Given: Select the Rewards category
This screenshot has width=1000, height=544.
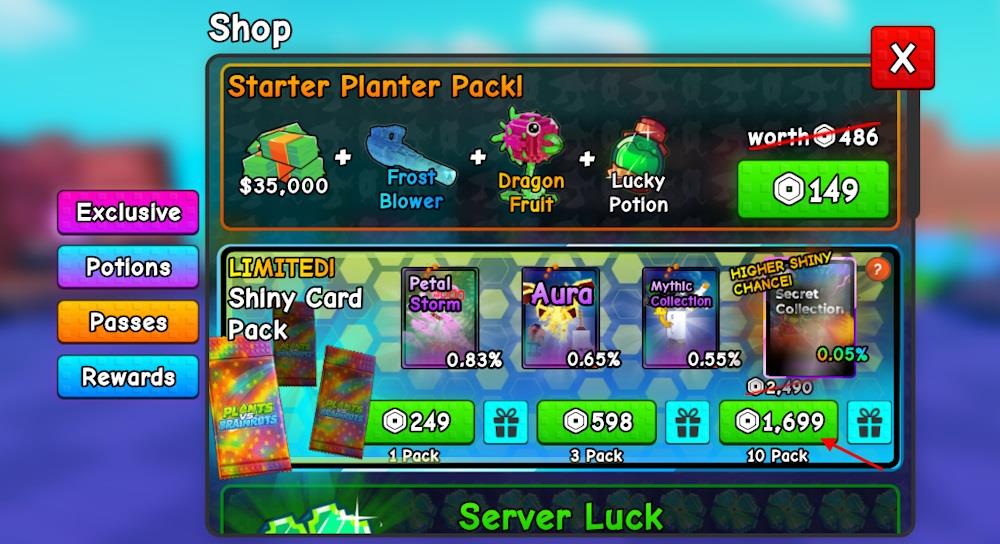Looking at the screenshot, I should pyautogui.click(x=128, y=377).
